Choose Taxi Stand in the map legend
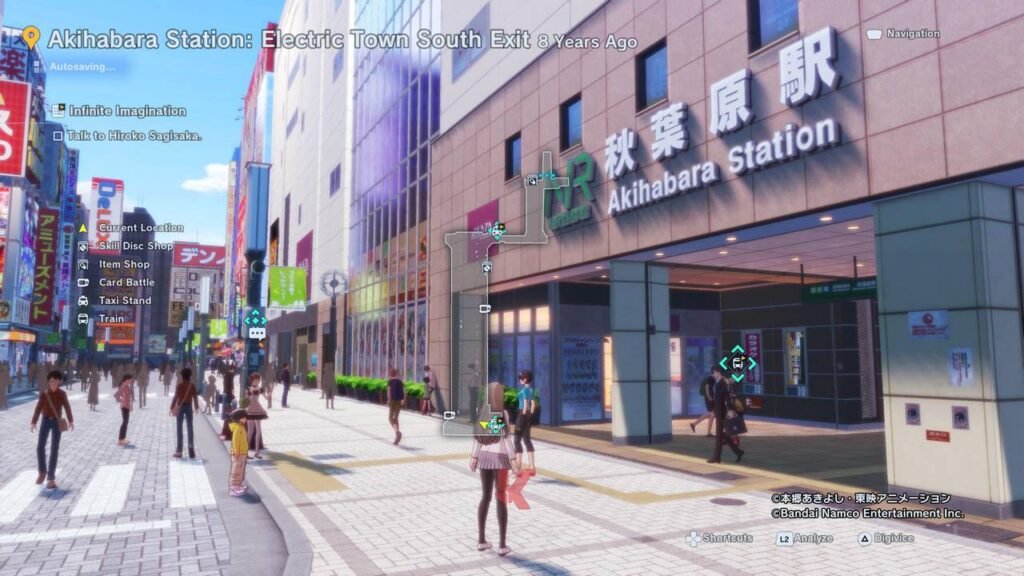 (x=124, y=300)
